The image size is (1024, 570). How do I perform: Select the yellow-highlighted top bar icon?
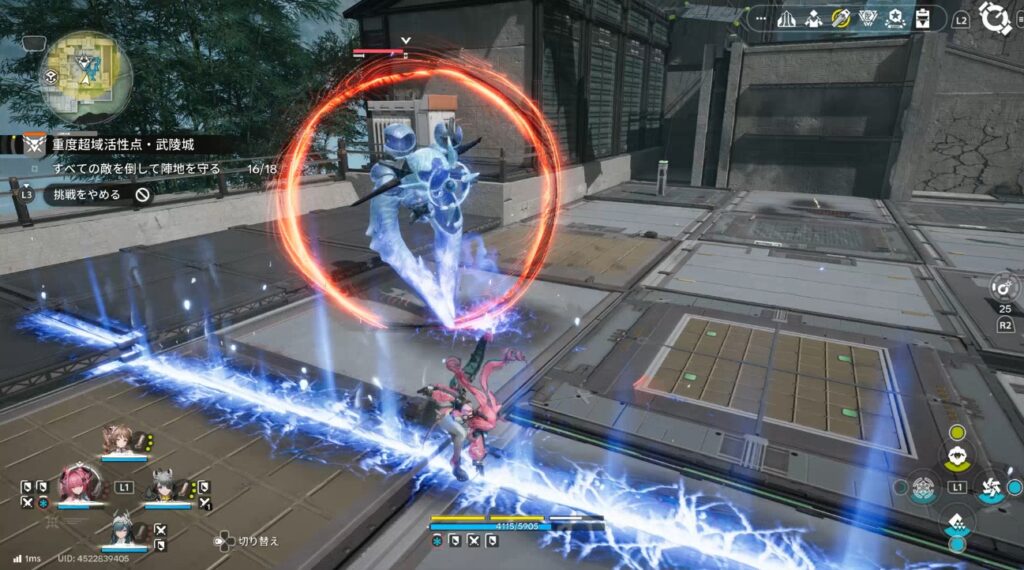(840, 18)
